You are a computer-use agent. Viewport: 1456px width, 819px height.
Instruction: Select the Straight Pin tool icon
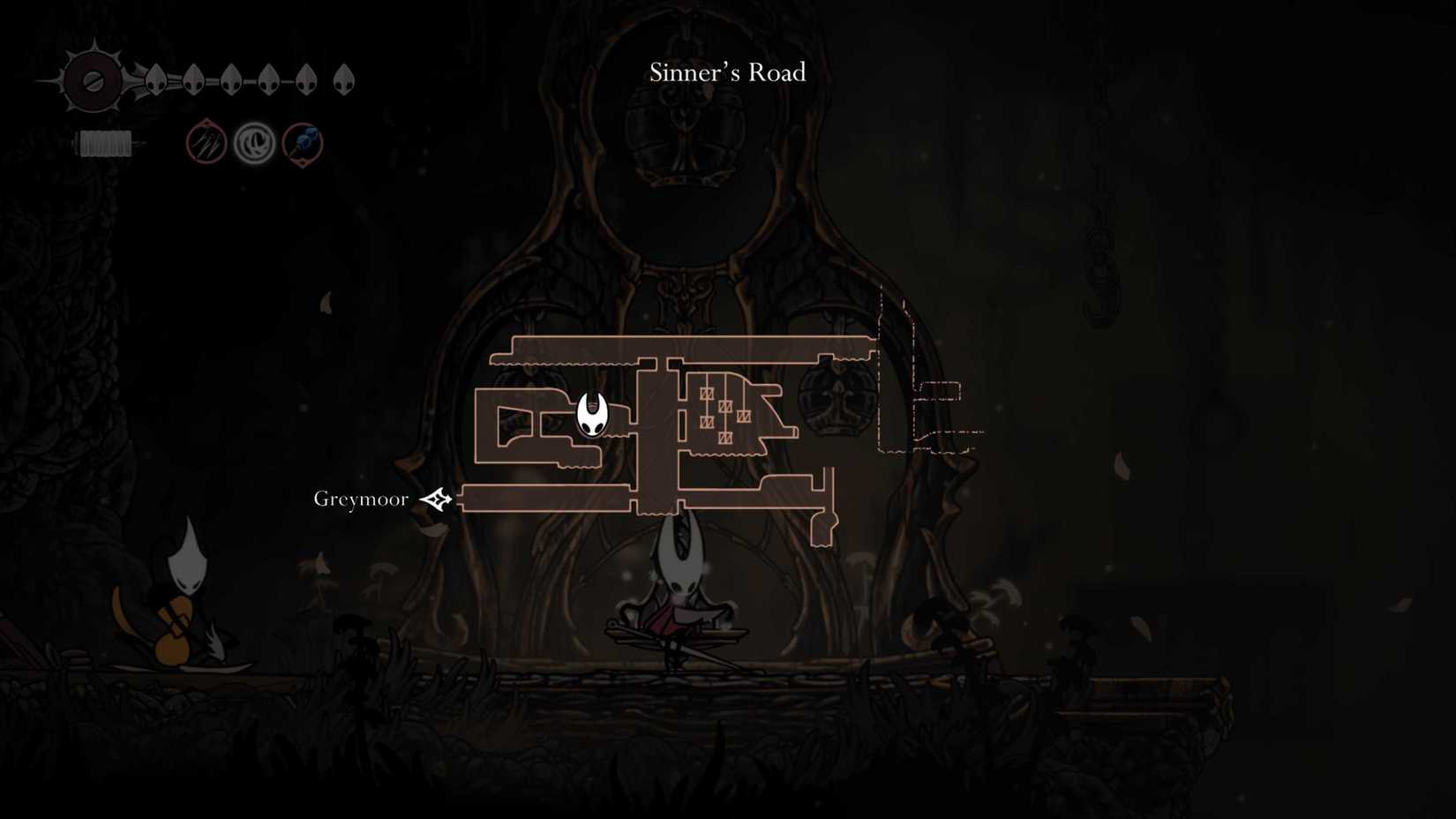point(205,143)
